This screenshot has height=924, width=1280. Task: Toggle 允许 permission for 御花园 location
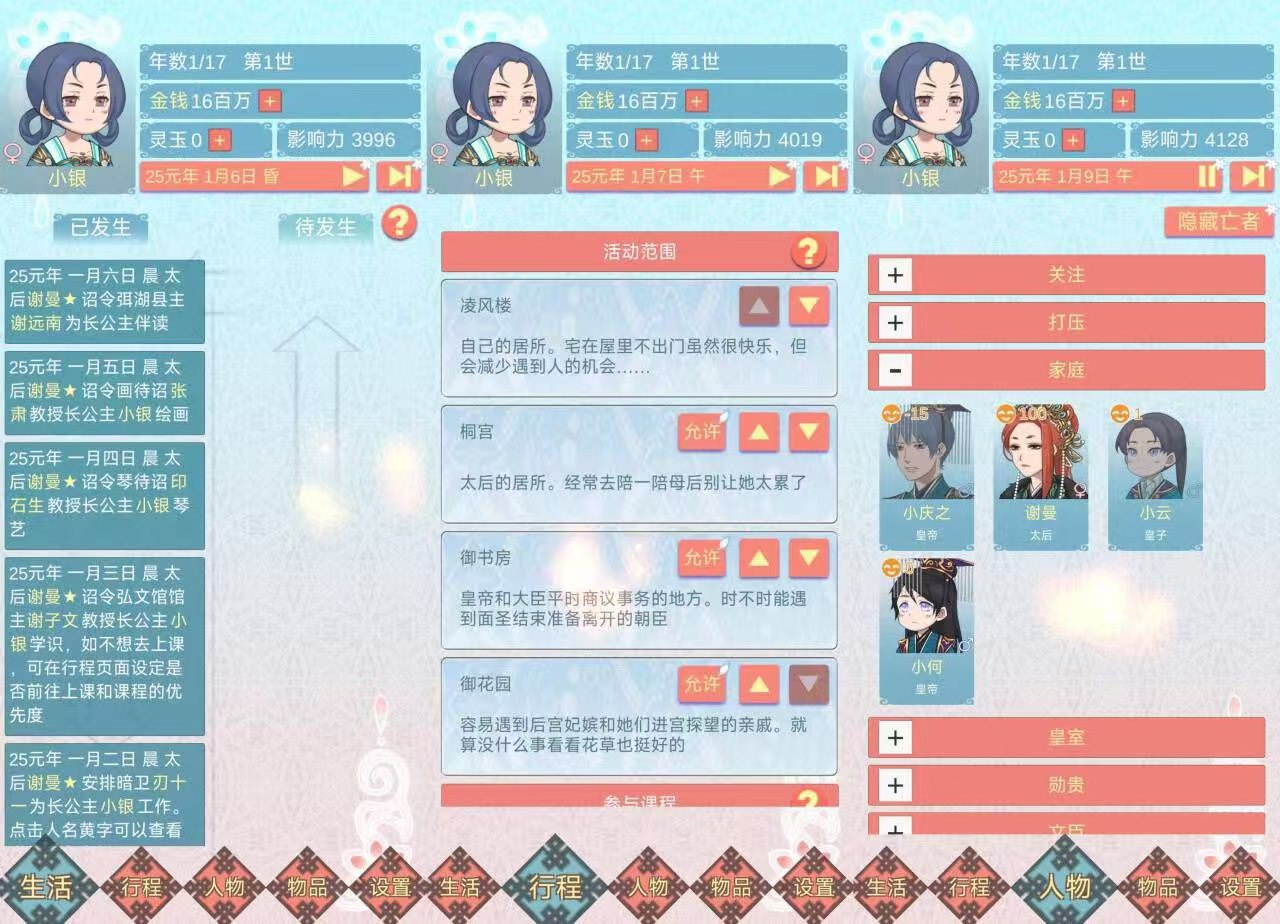pyautogui.click(x=703, y=685)
